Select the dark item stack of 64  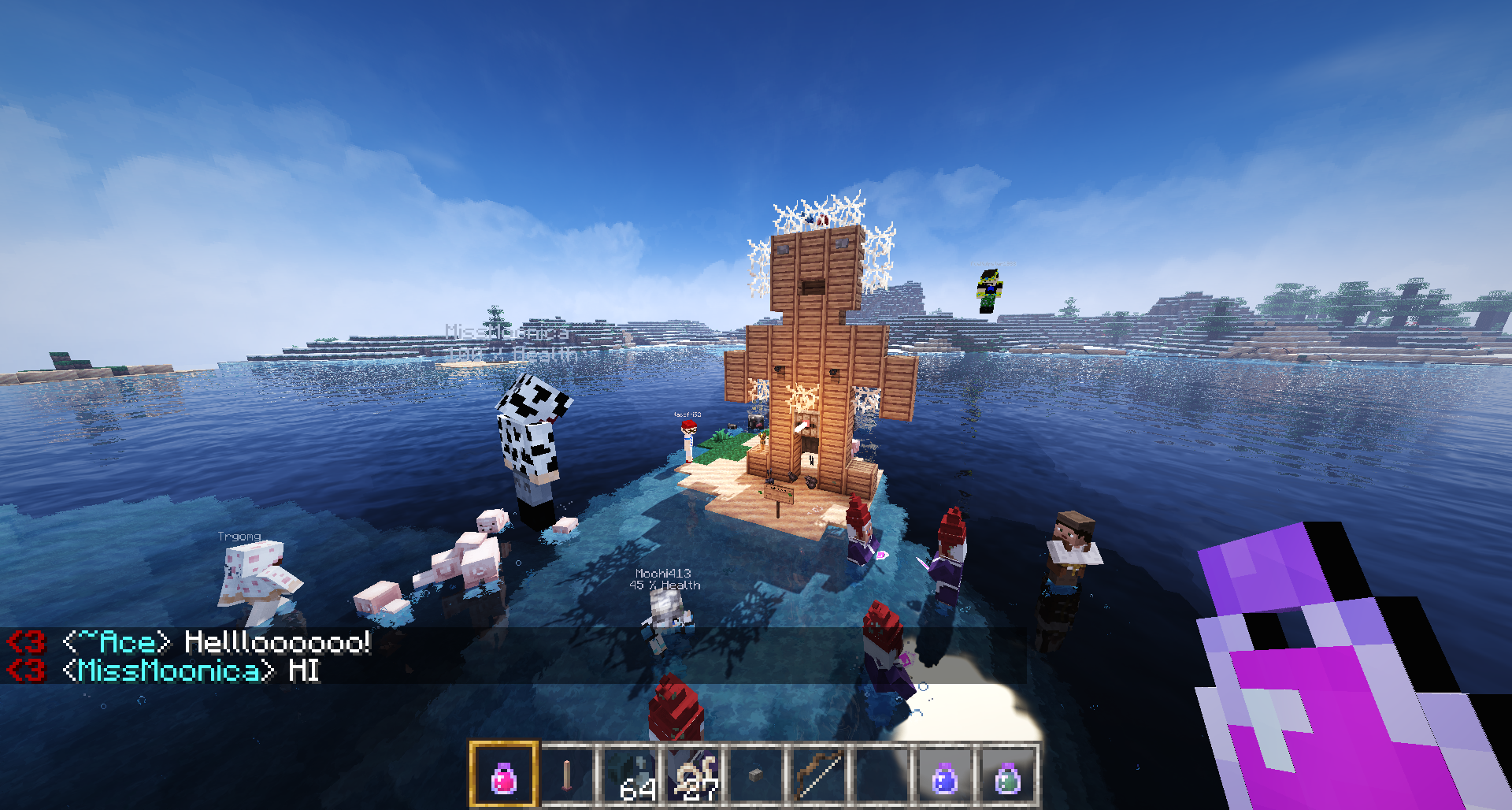coord(631,776)
